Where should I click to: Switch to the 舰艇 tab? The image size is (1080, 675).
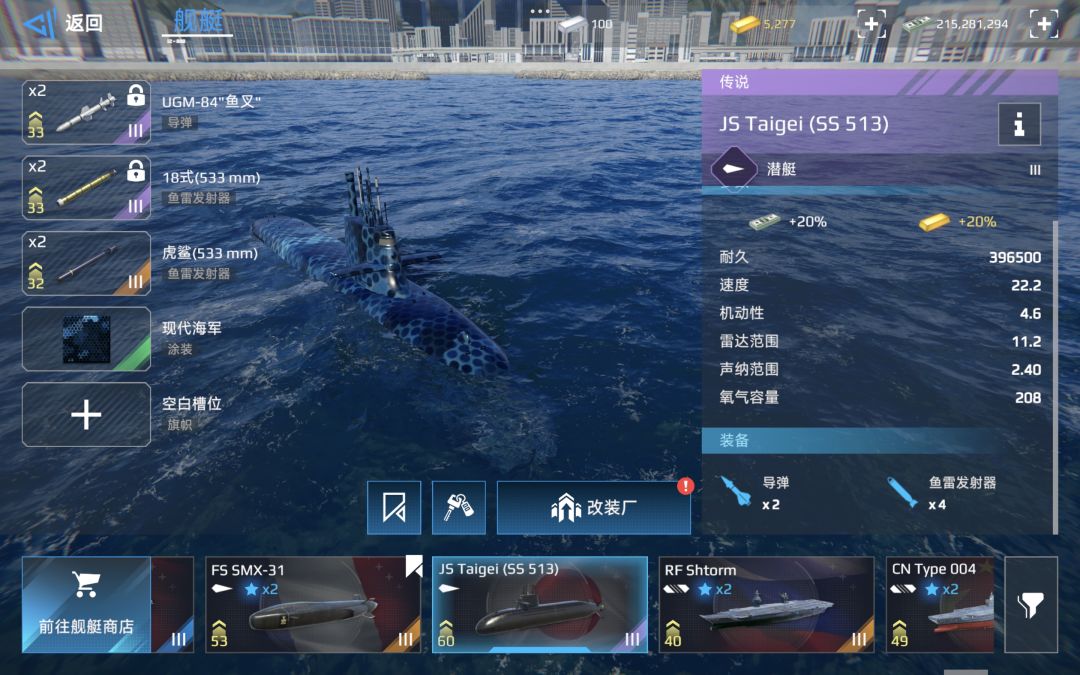tap(197, 21)
